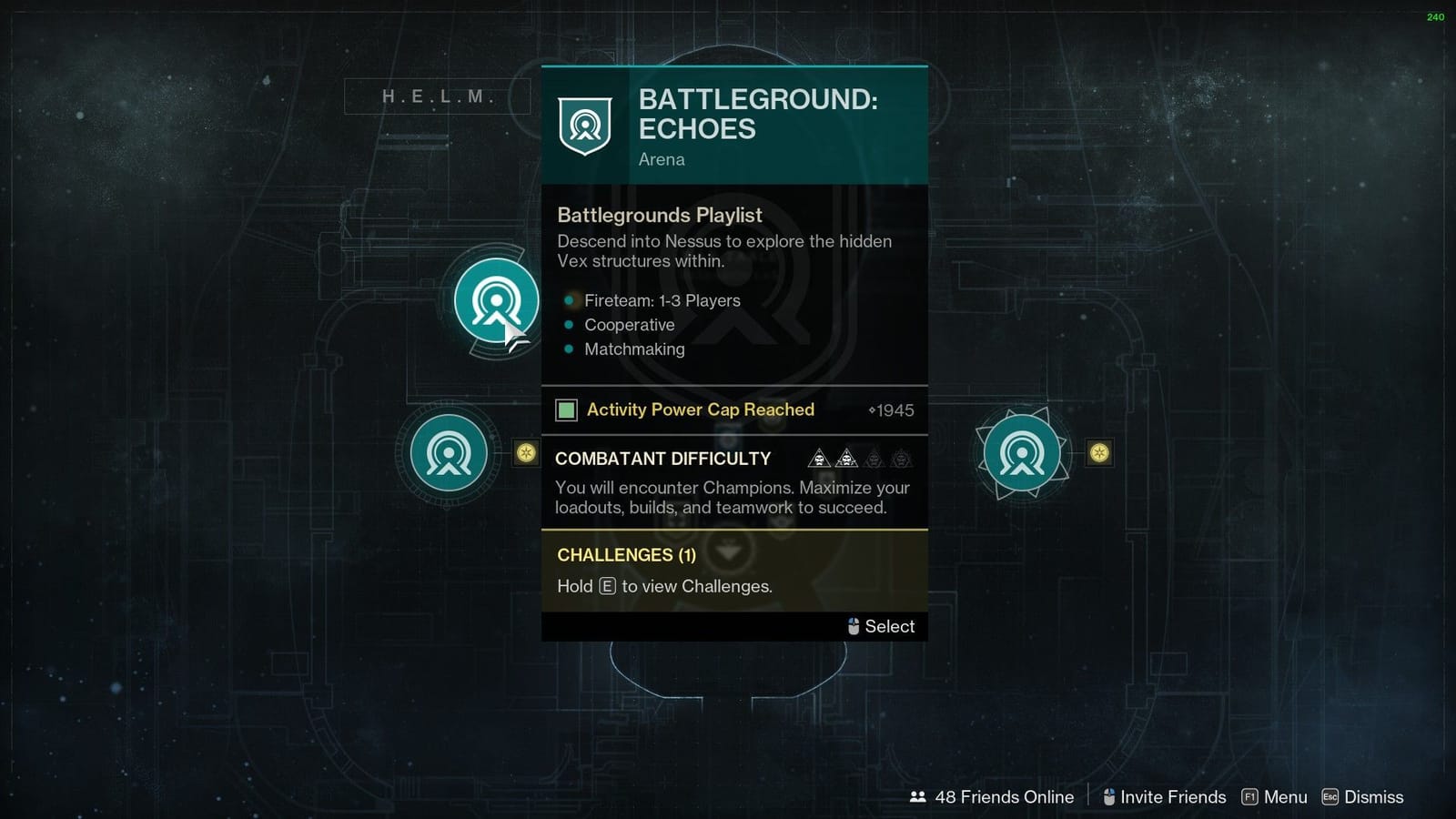
Task: Click the mouse icon beside Invite Friends
Action: click(1107, 797)
